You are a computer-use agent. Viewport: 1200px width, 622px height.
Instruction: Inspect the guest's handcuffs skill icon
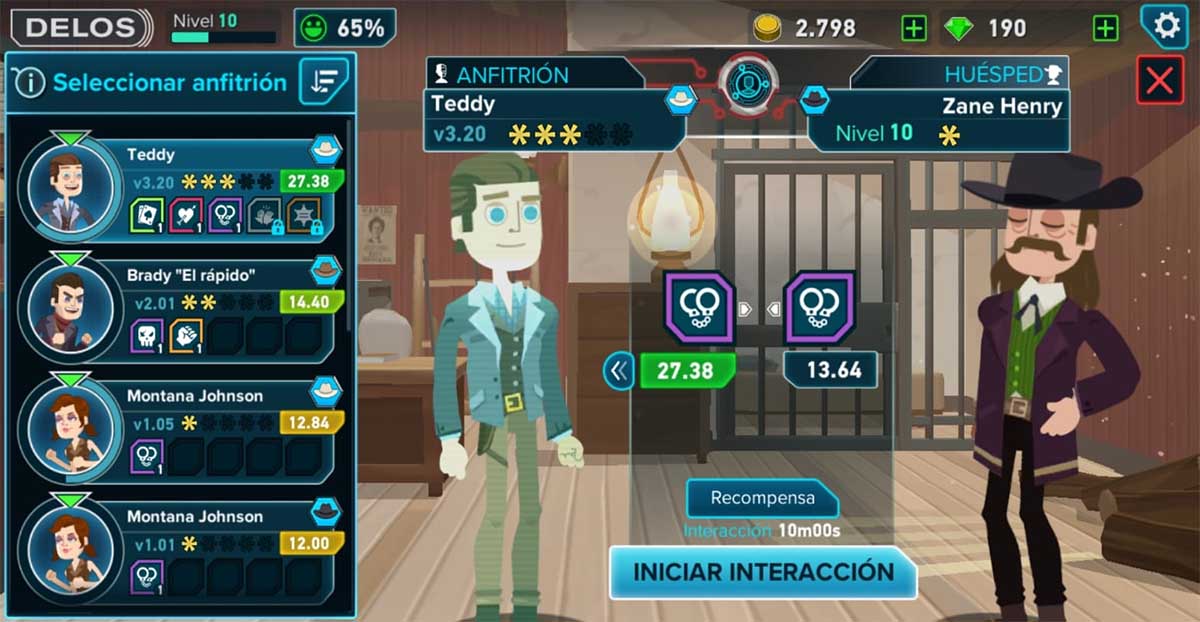tap(819, 307)
